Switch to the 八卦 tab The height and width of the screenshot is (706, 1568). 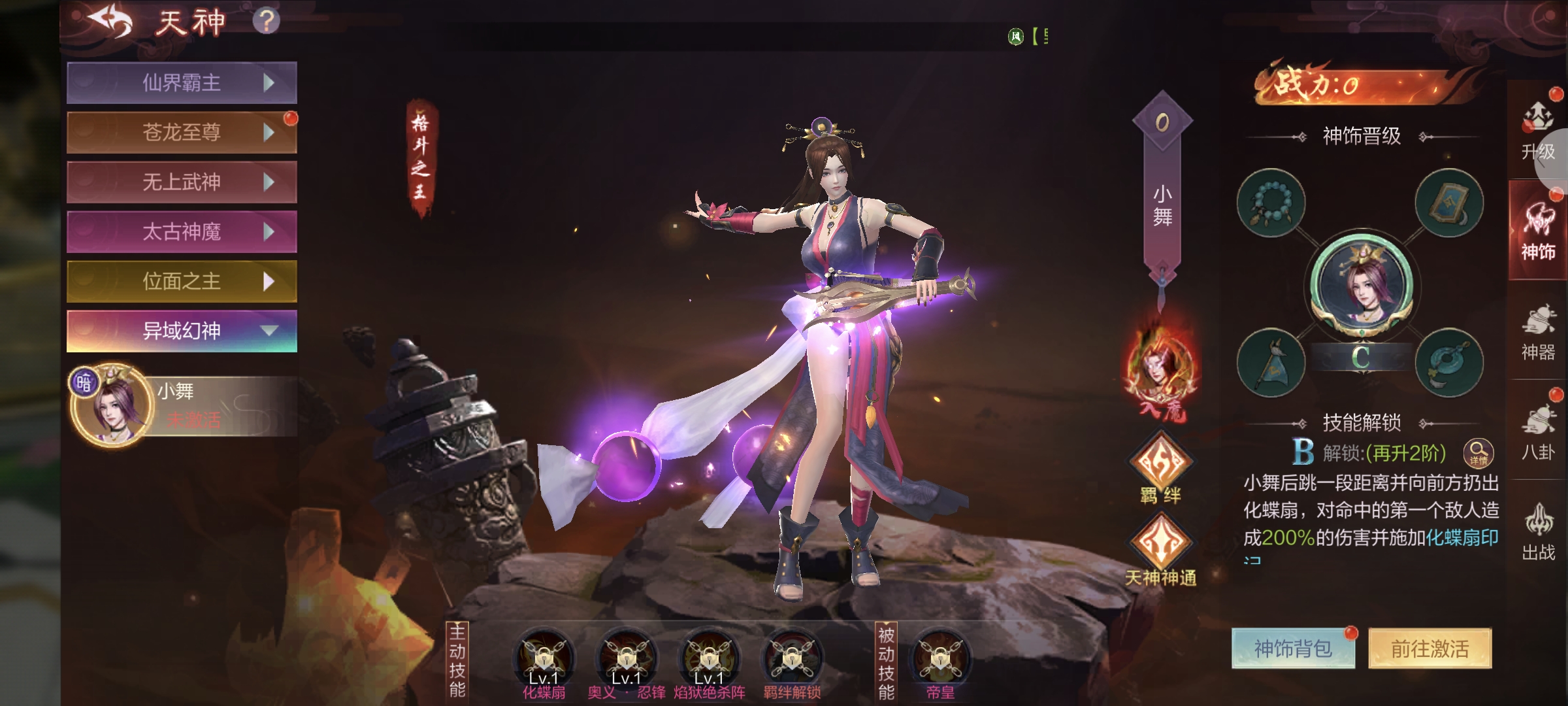point(1537,433)
